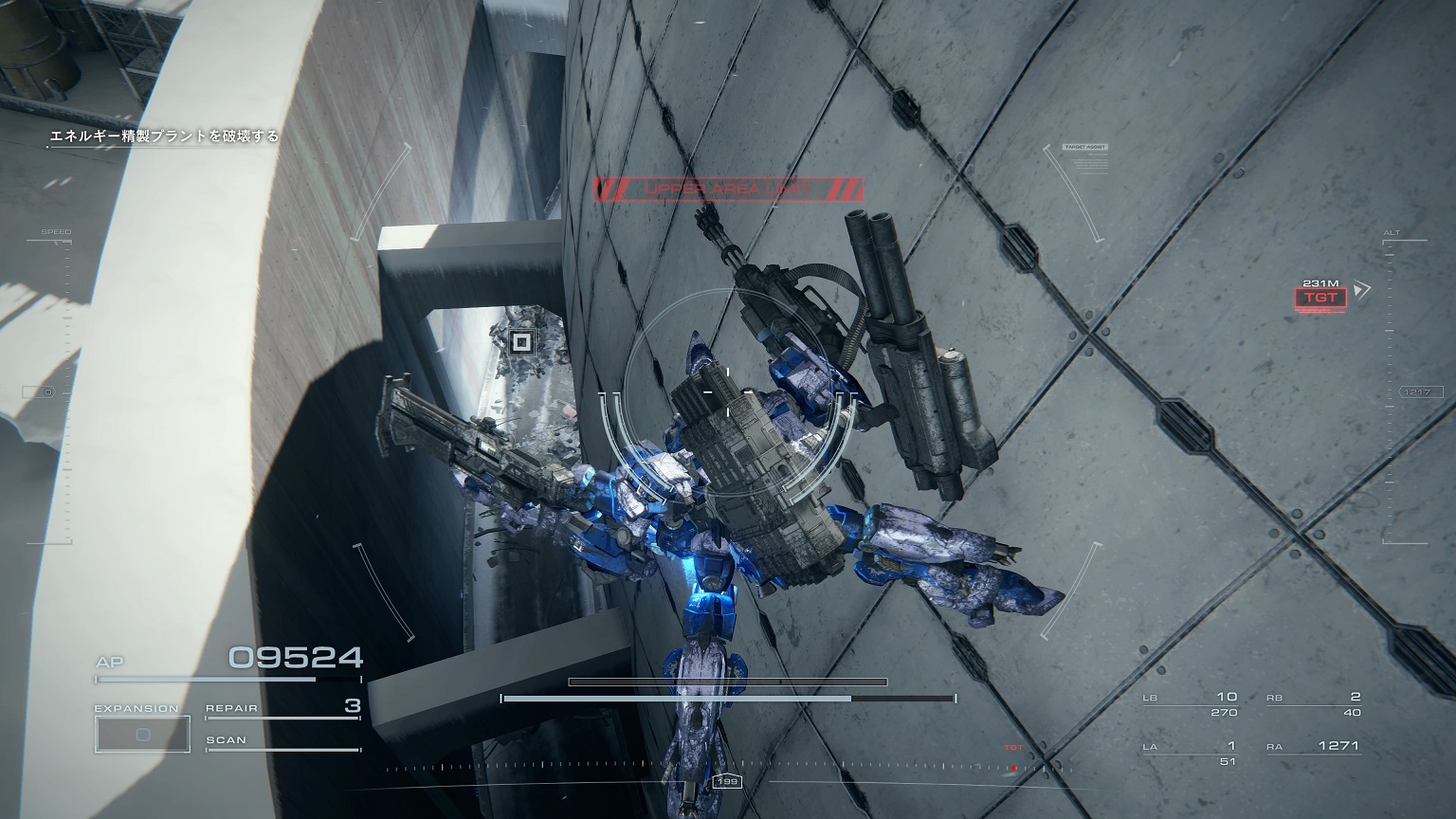Use the REPAIR kit indicator
Screen dimensions: 1456x819
(282, 707)
